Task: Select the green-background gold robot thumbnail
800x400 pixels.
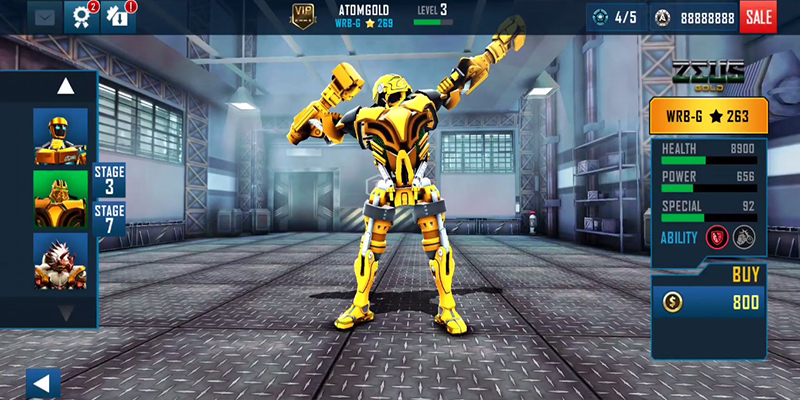Action: point(60,199)
